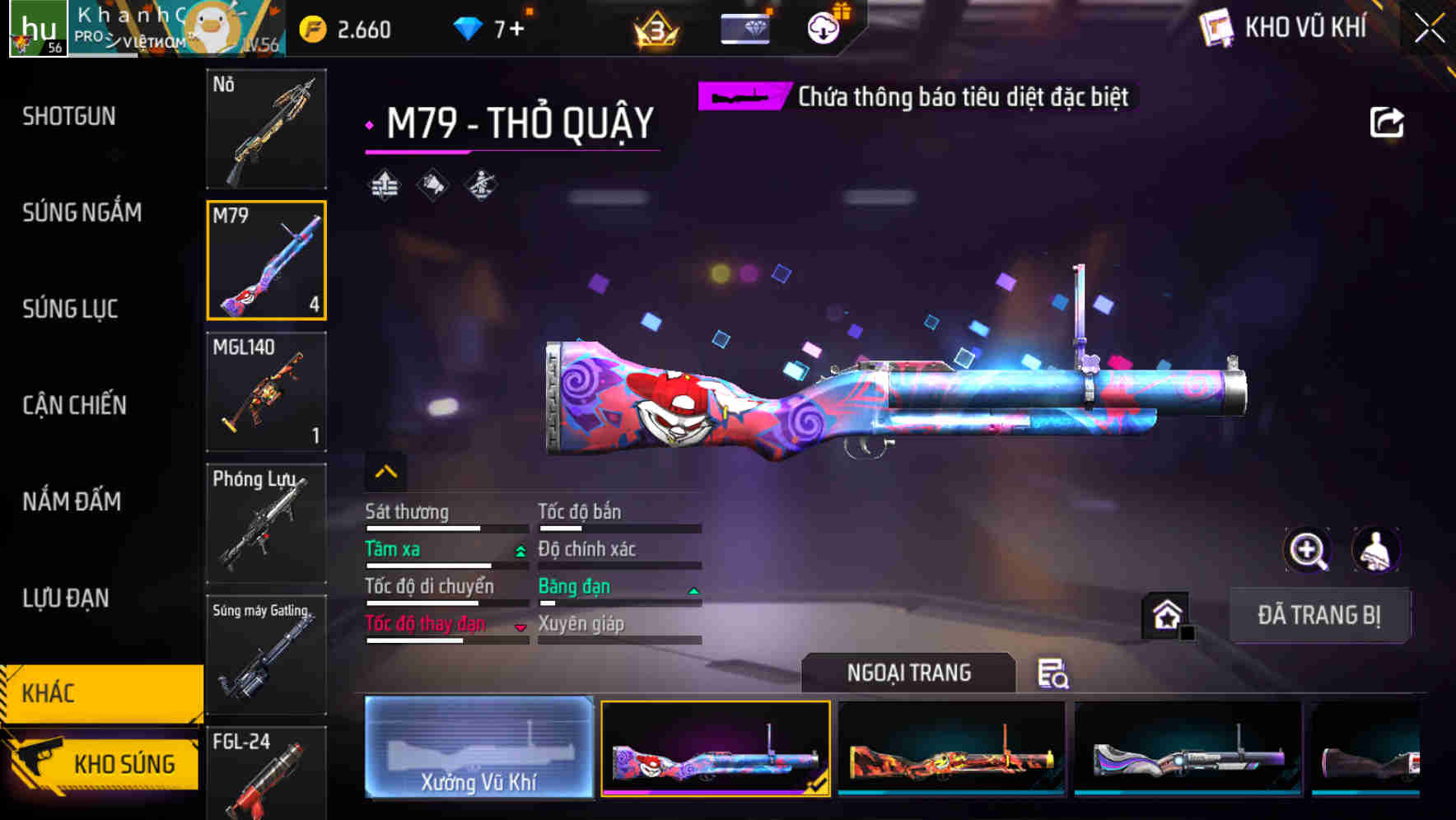
Task: Select the MGL140 weapon thumbnail
Action: click(265, 393)
